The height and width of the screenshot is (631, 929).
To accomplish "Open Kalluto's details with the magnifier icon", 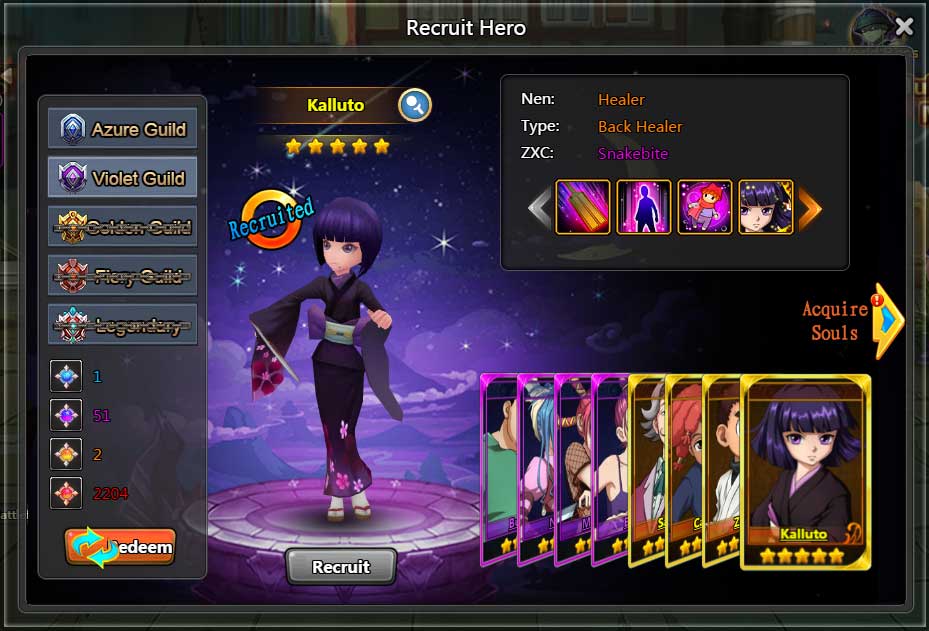I will [414, 104].
